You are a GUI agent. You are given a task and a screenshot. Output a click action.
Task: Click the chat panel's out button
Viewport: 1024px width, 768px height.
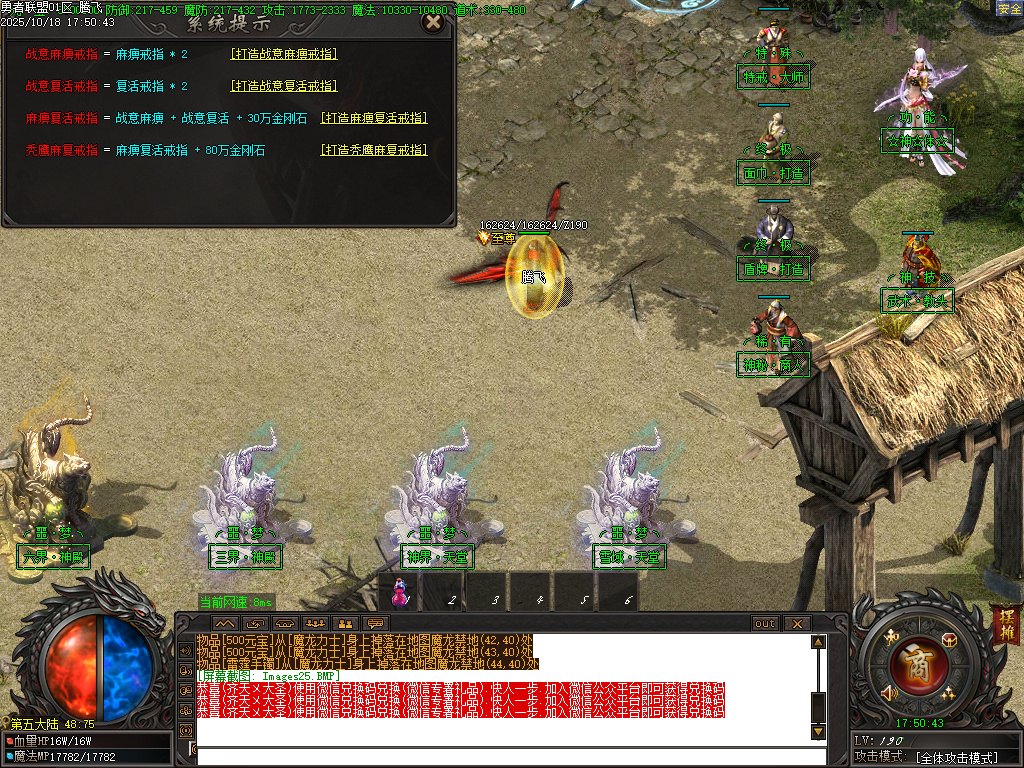point(764,623)
